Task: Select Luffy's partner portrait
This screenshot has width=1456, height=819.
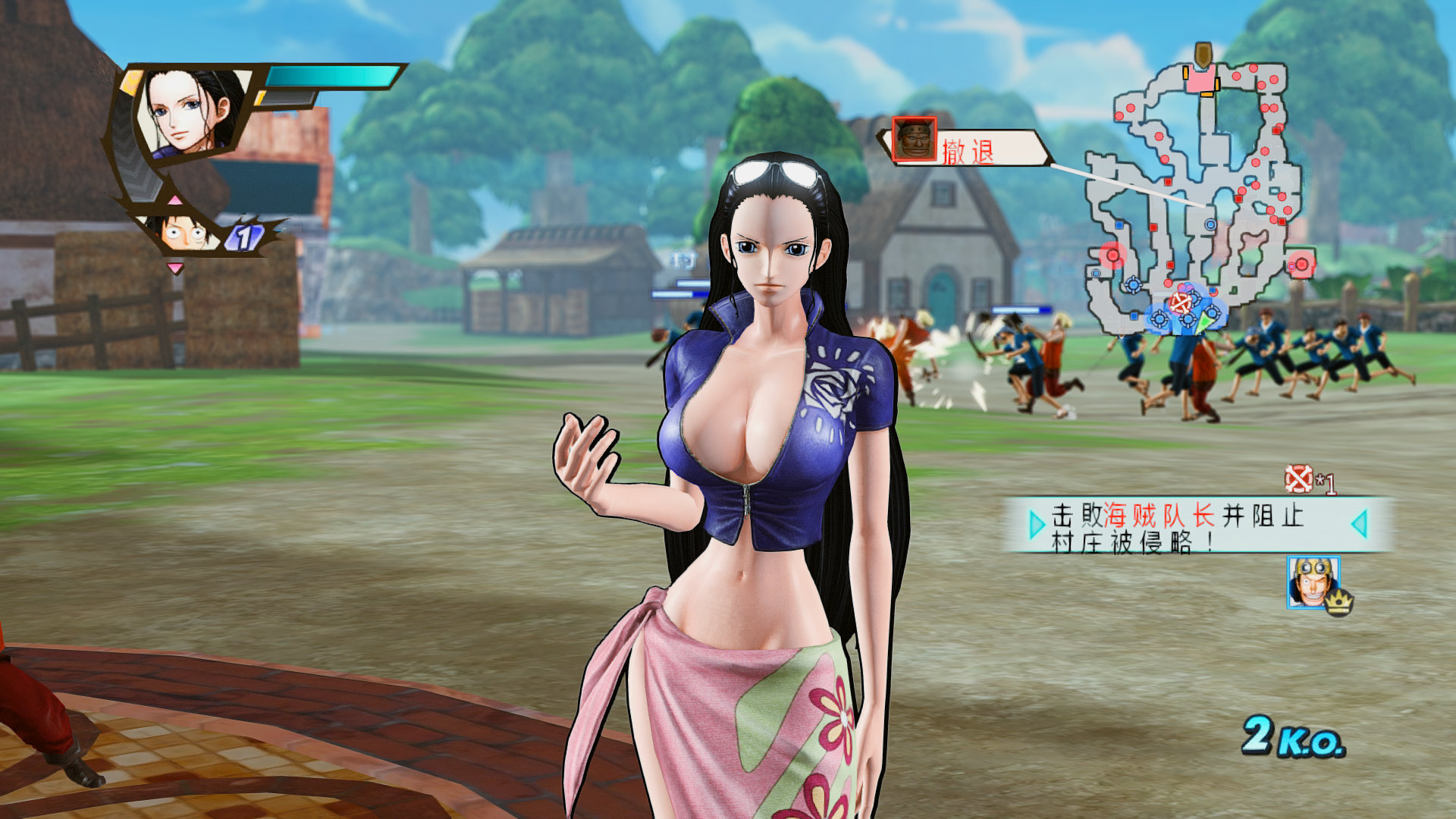Action: point(184,231)
